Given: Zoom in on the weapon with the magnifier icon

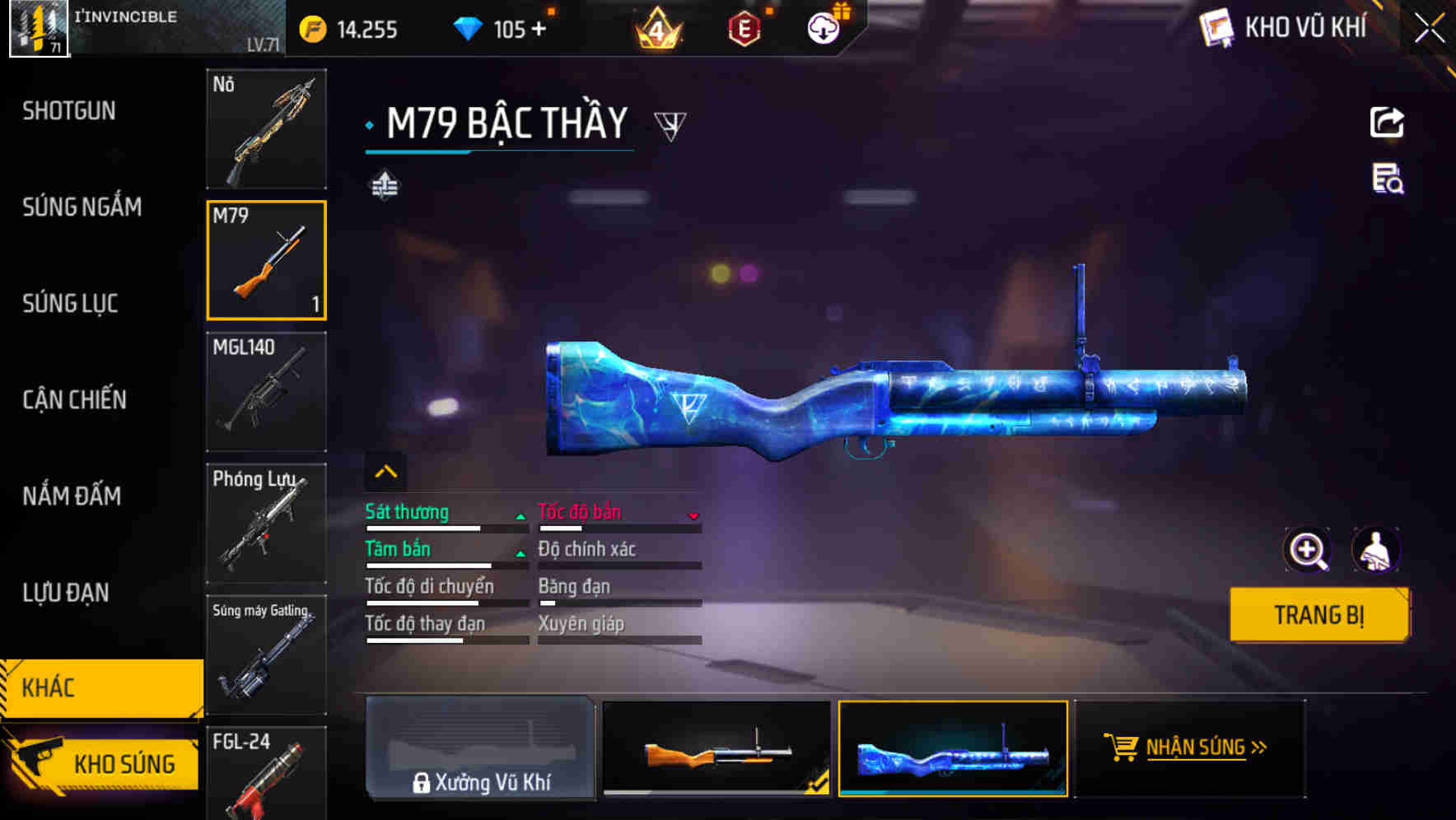Looking at the screenshot, I should click(x=1309, y=550).
